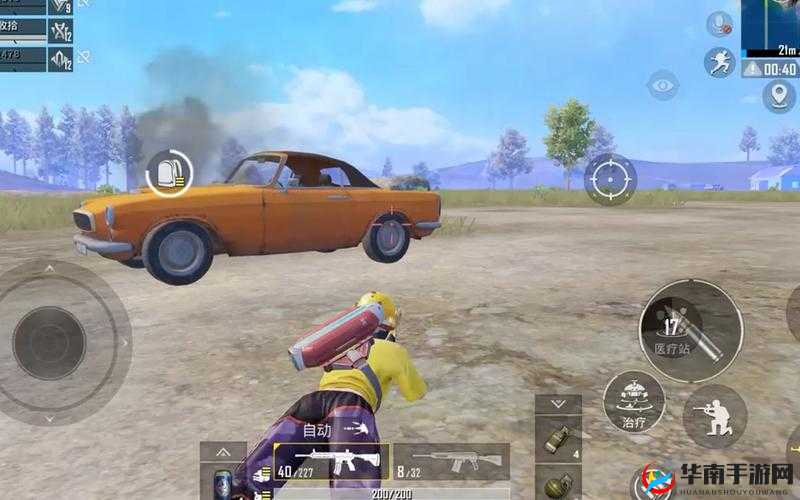Move with the virtual joystick
800x500 pixels.
(x=50, y=342)
